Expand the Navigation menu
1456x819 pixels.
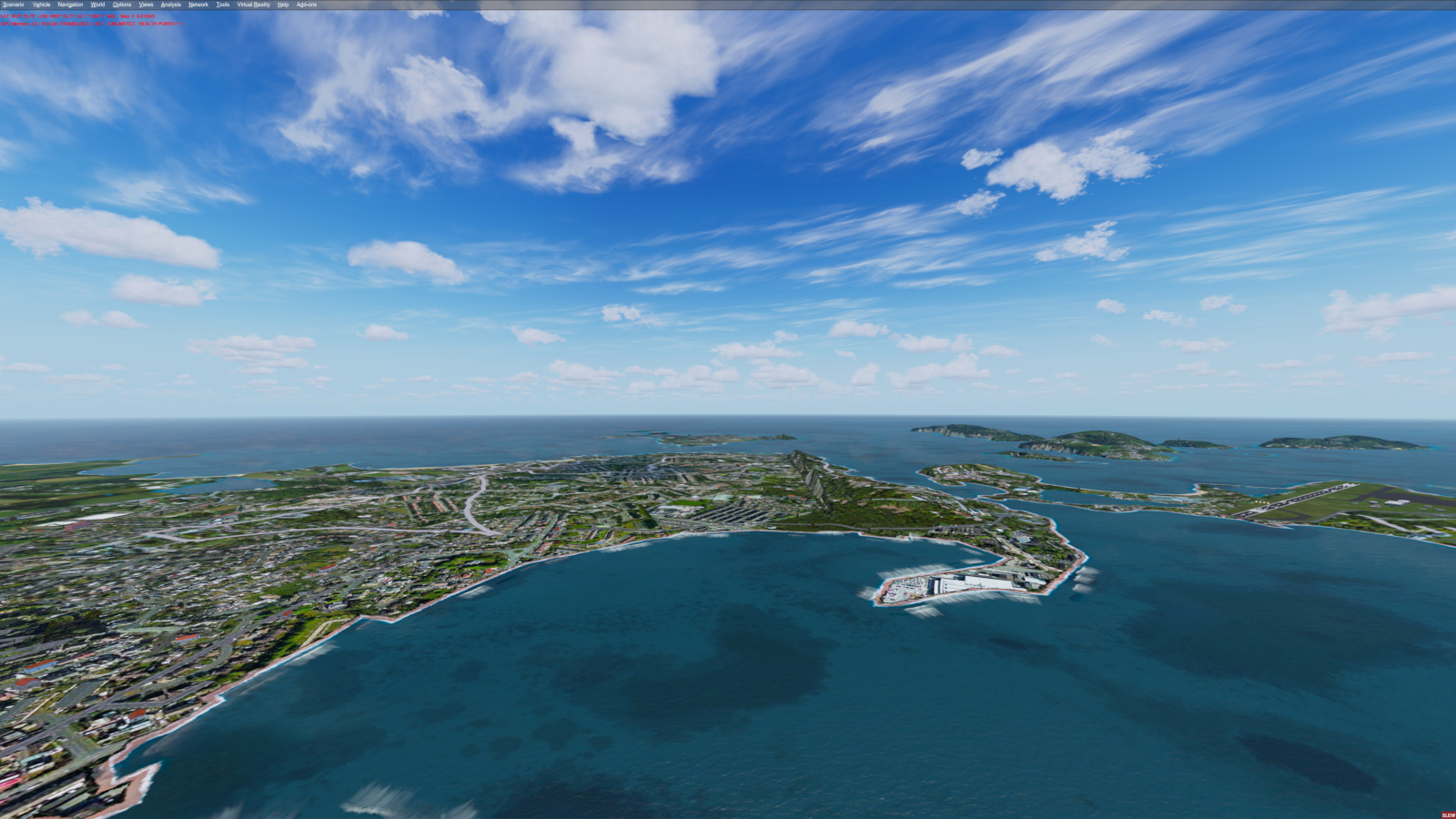point(70,5)
